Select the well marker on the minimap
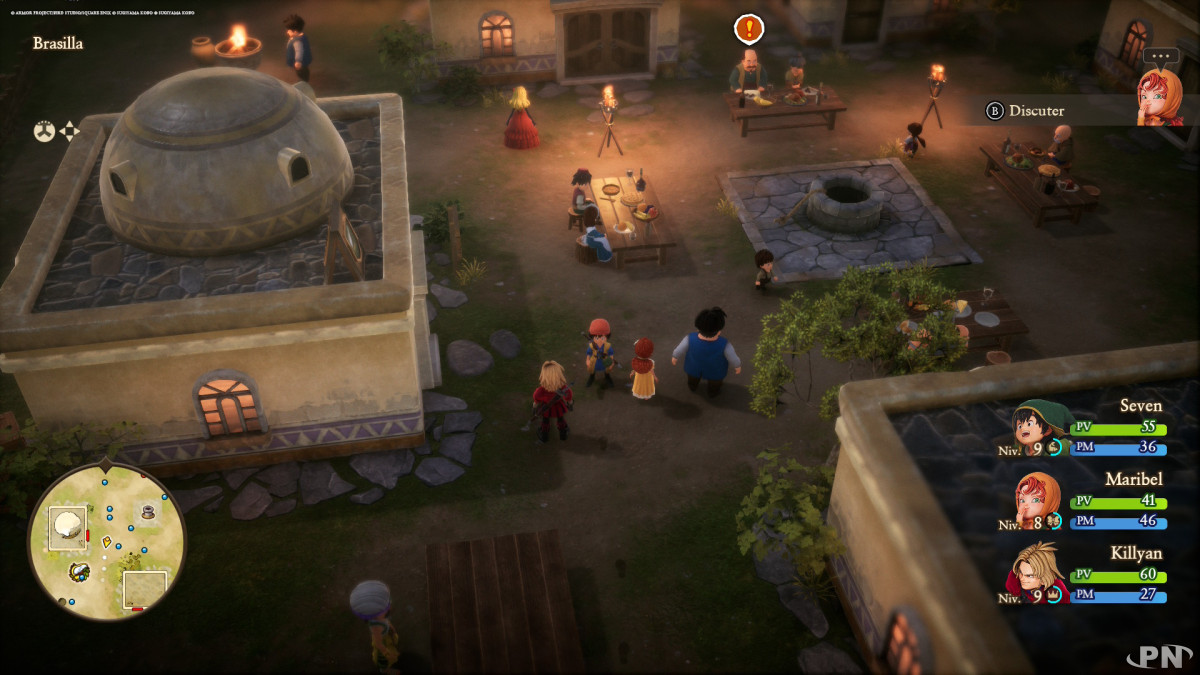Screen dimensions: 1200x675 148,511
